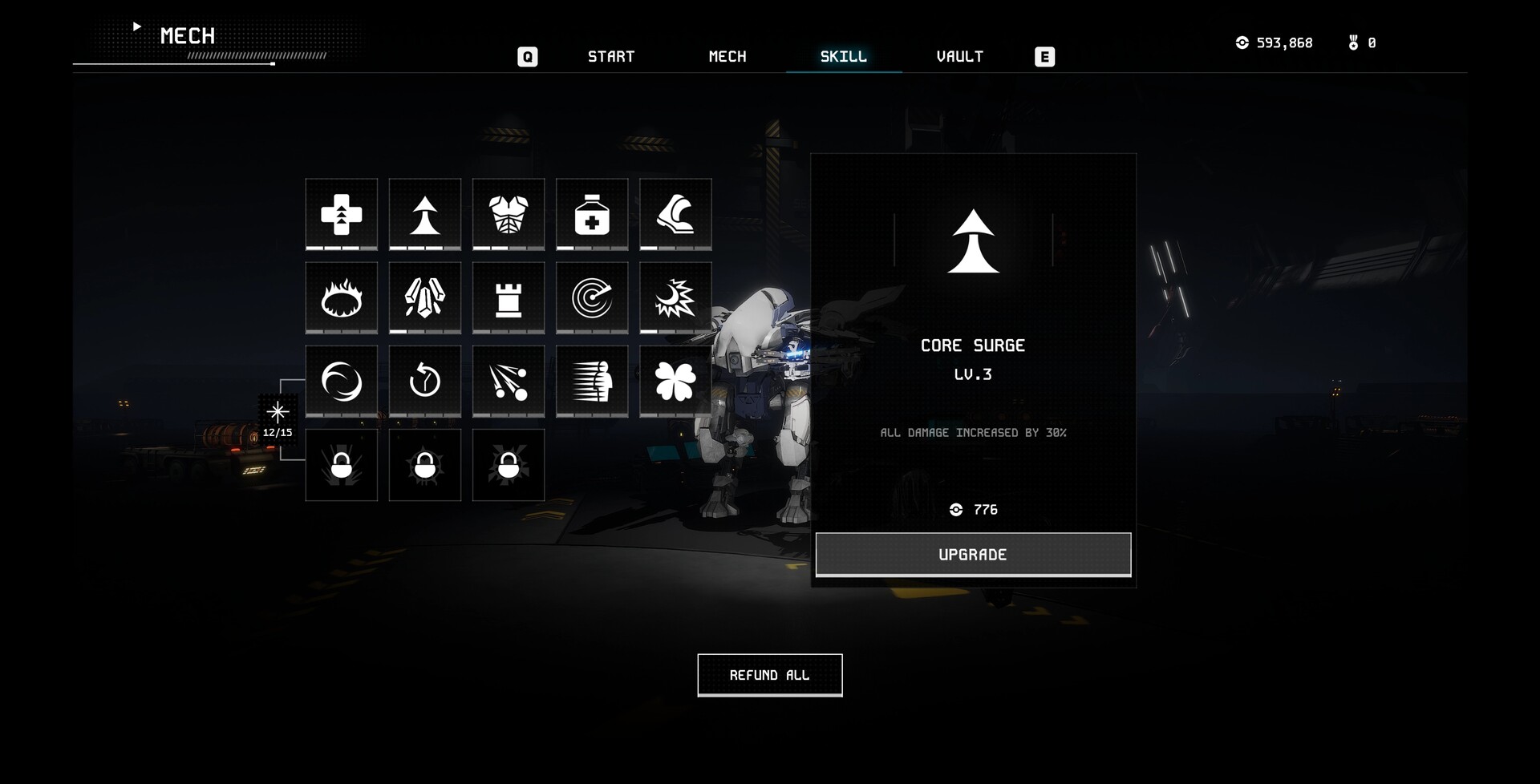
Task: Select the first locked skill slot
Action: [341, 465]
